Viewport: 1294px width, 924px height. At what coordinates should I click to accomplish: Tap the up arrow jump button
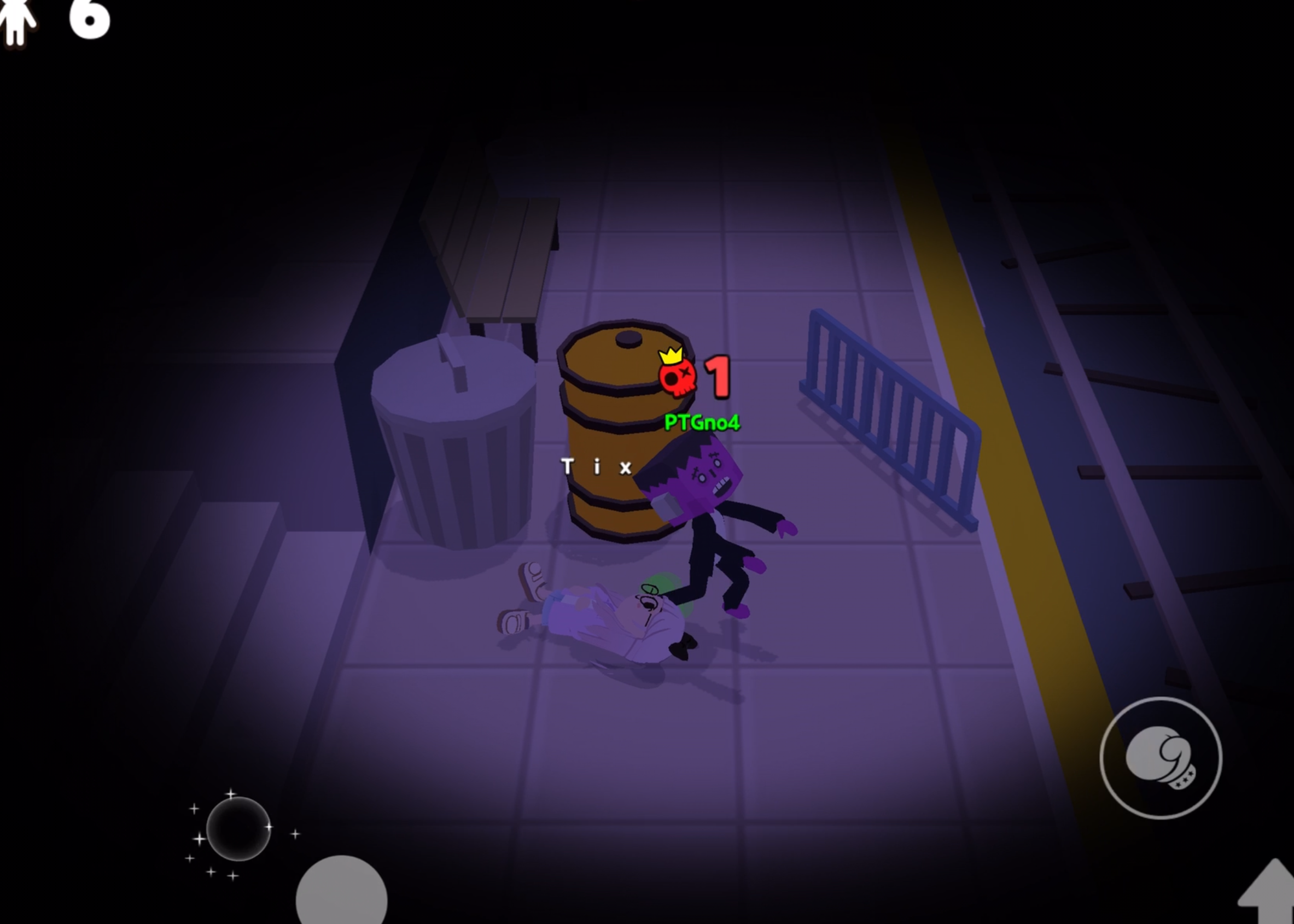(1269, 893)
